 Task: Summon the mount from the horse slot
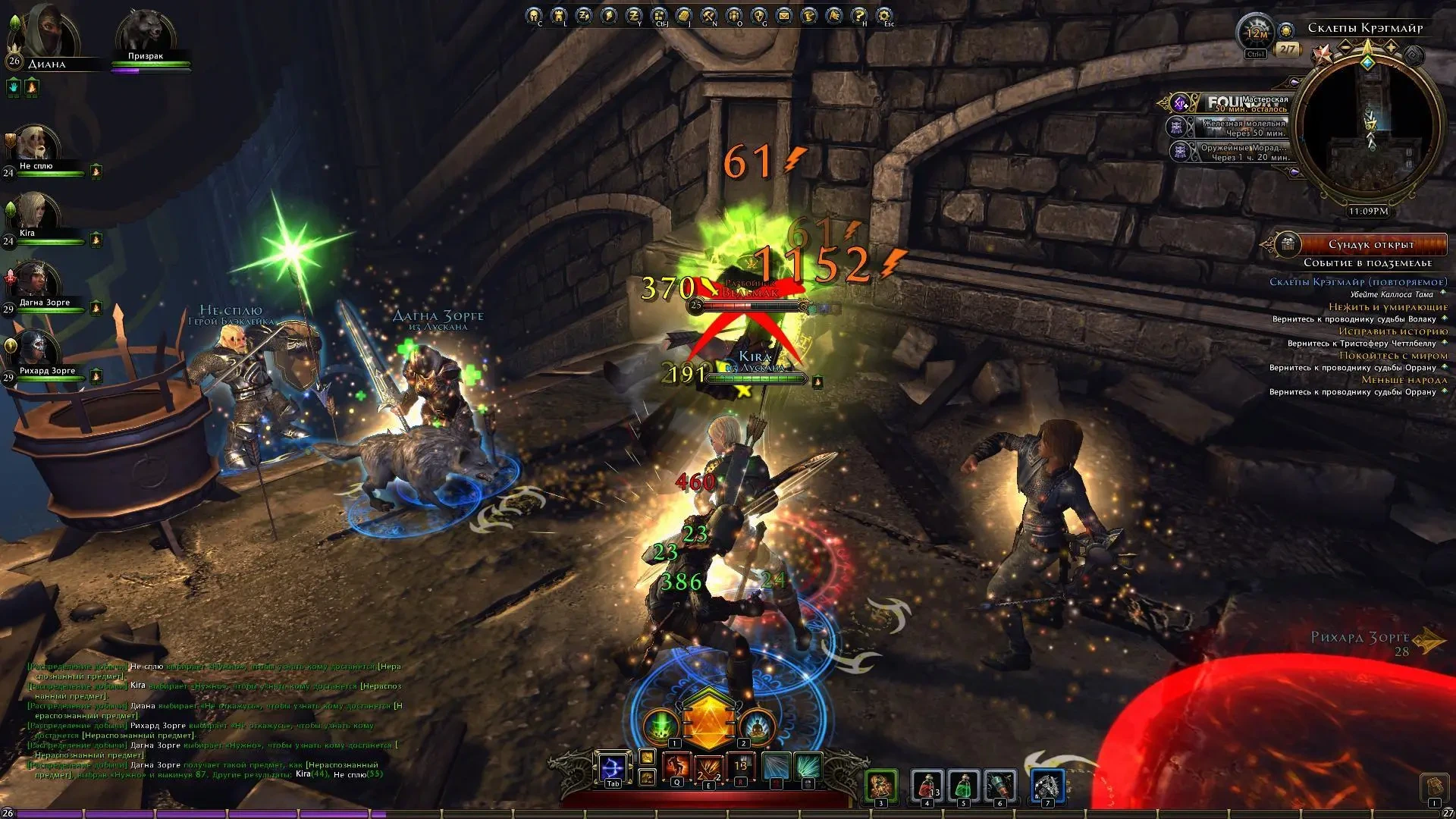tap(1047, 785)
